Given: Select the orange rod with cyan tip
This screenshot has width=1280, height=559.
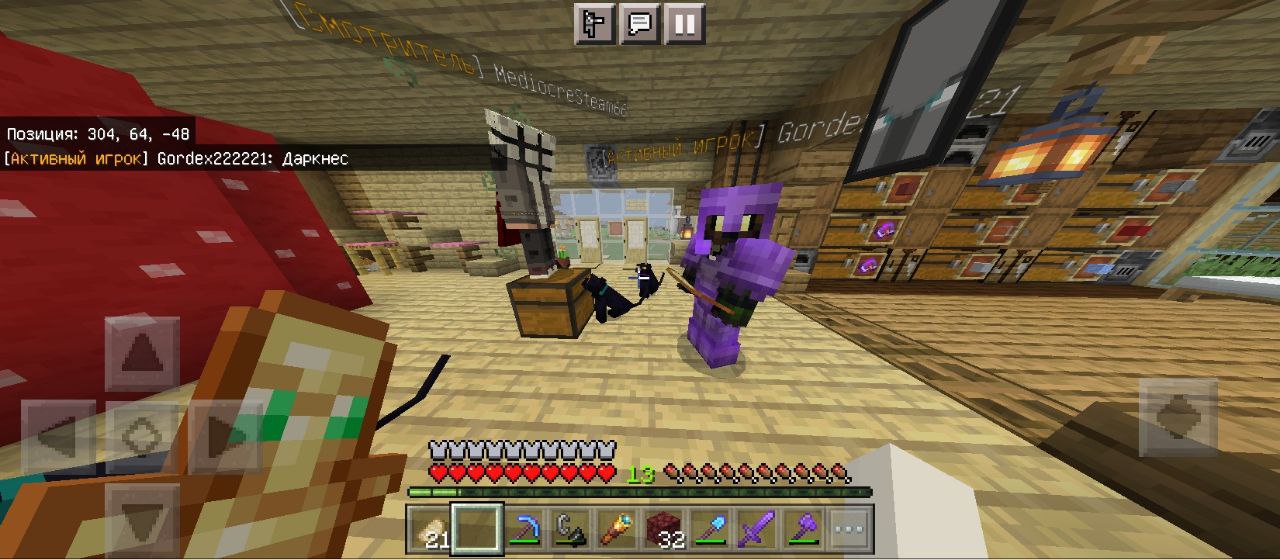Looking at the screenshot, I should [615, 529].
